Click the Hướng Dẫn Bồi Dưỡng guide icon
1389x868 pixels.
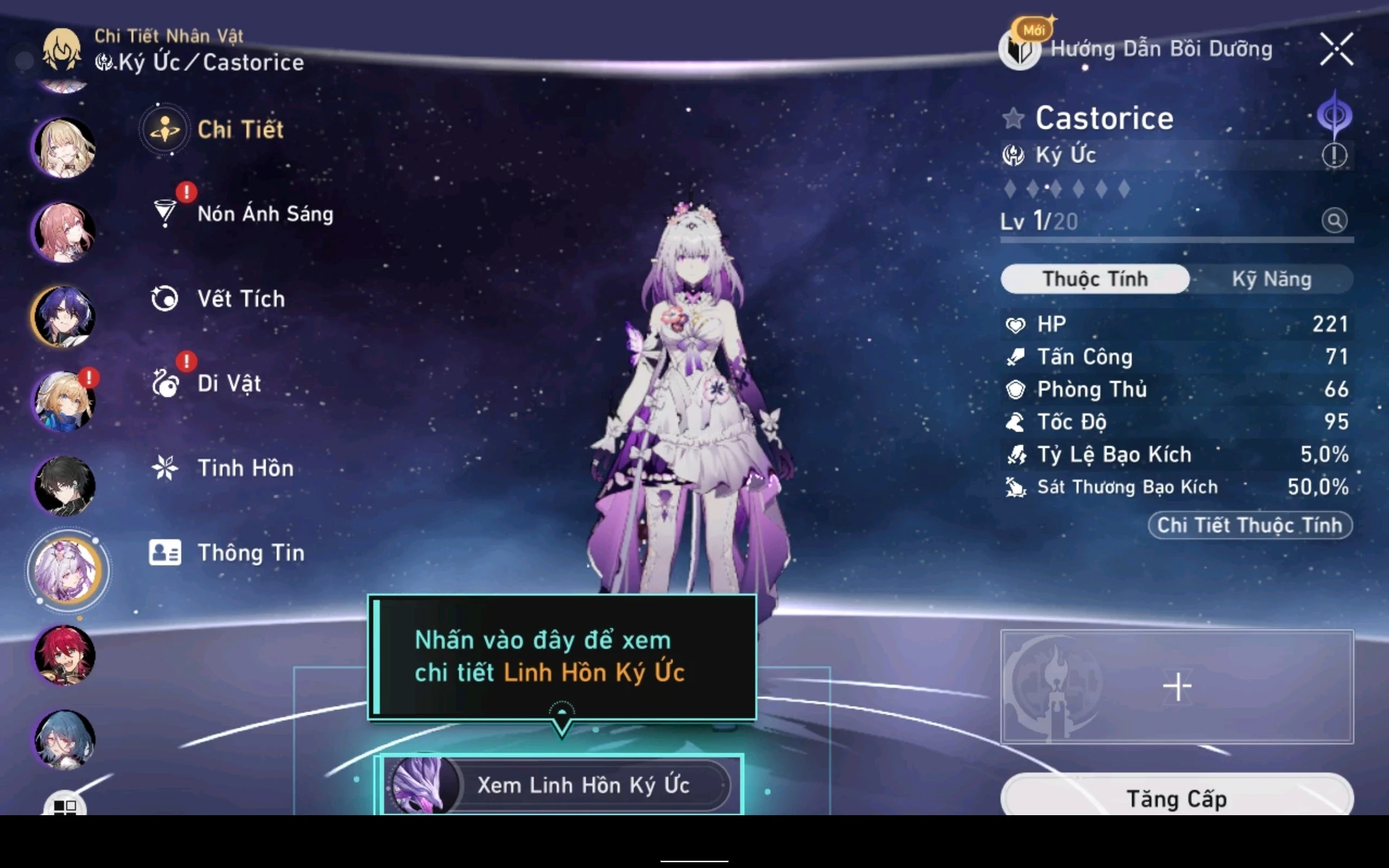click(x=1019, y=50)
